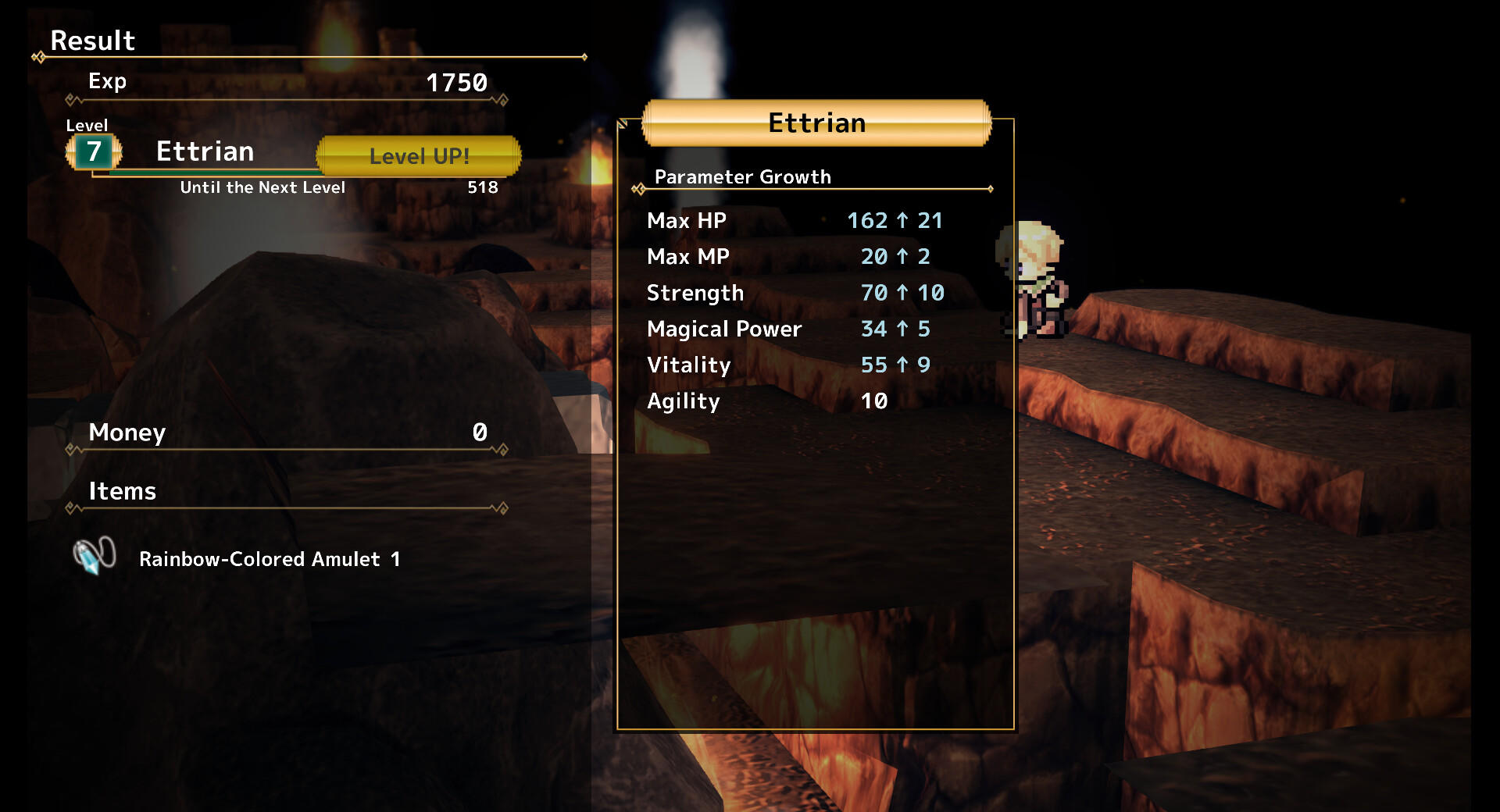Expand the Parameter Growth section
1500x812 pixels.
[742, 177]
